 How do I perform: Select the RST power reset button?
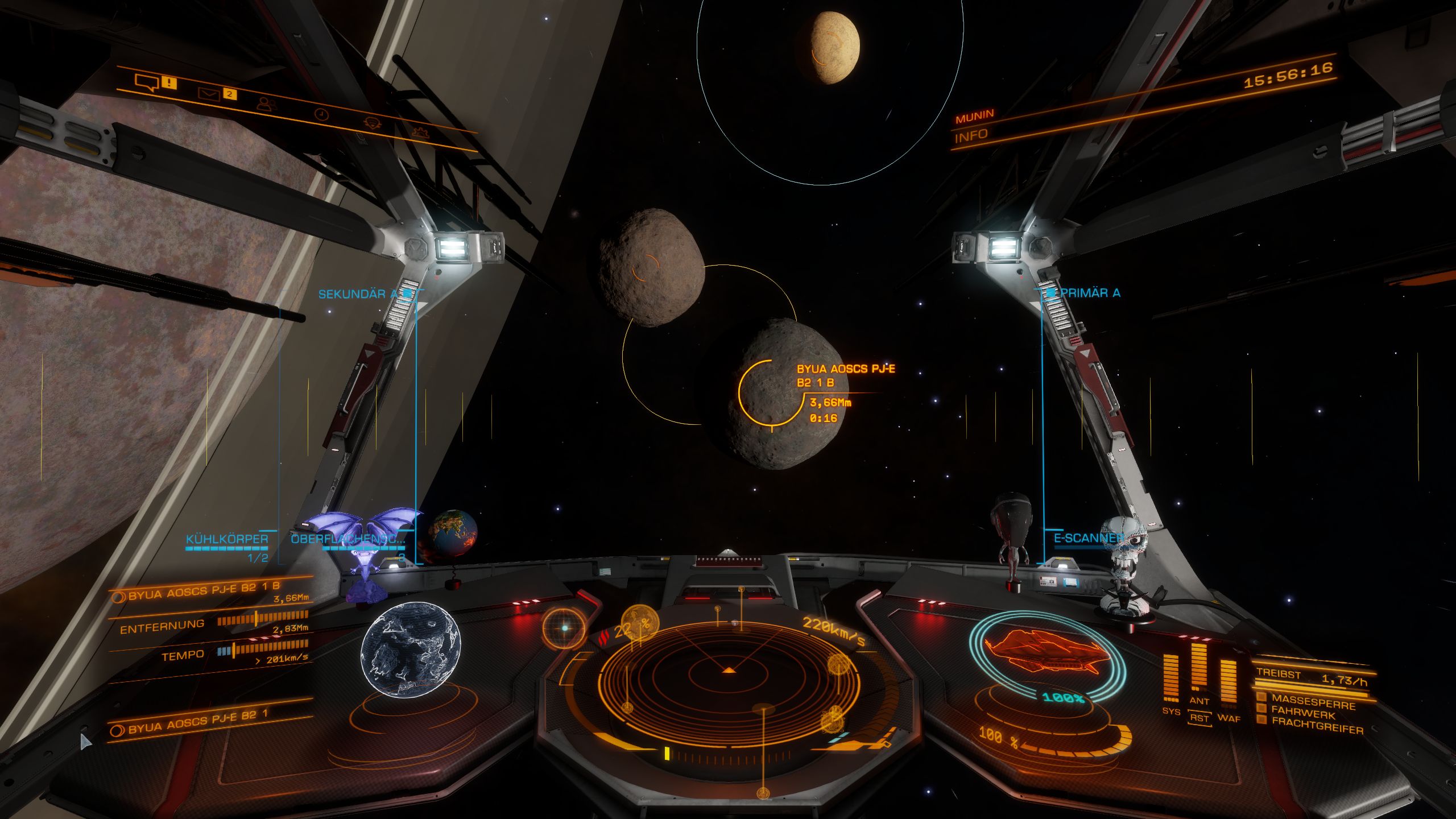[x=1199, y=718]
